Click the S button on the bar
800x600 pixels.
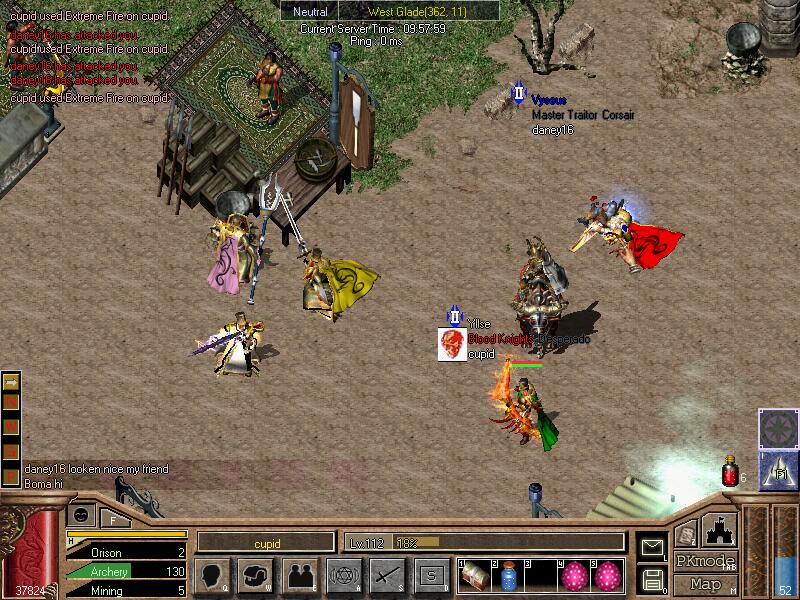[431, 575]
